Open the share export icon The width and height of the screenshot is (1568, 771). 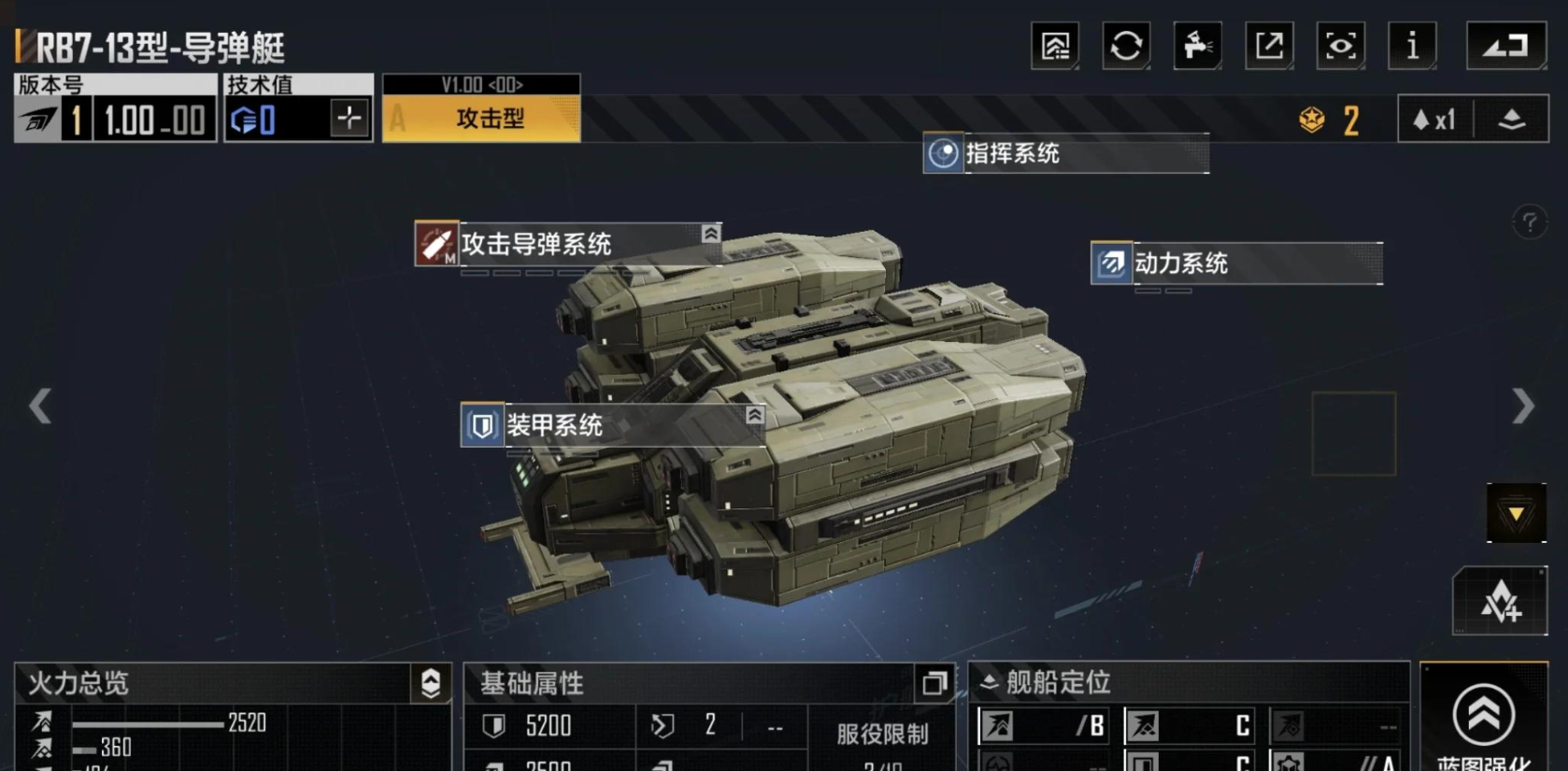click(1269, 45)
